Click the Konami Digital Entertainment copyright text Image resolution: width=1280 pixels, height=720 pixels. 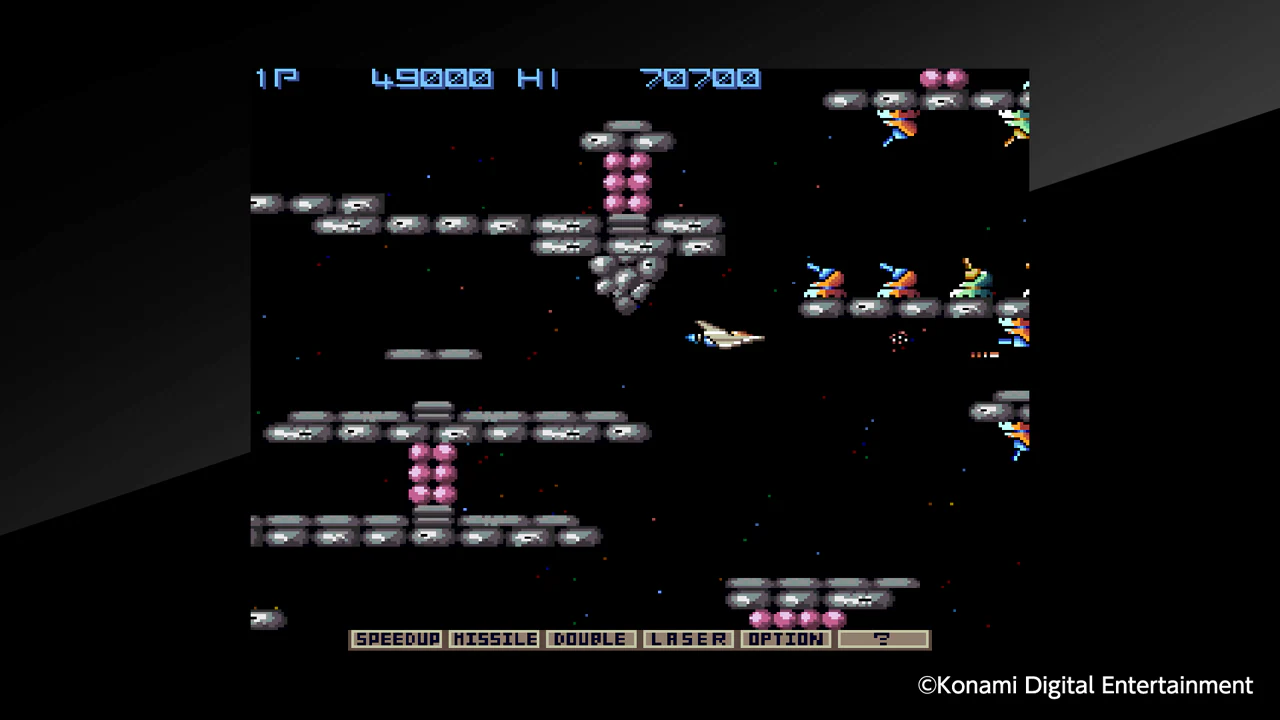(1085, 685)
